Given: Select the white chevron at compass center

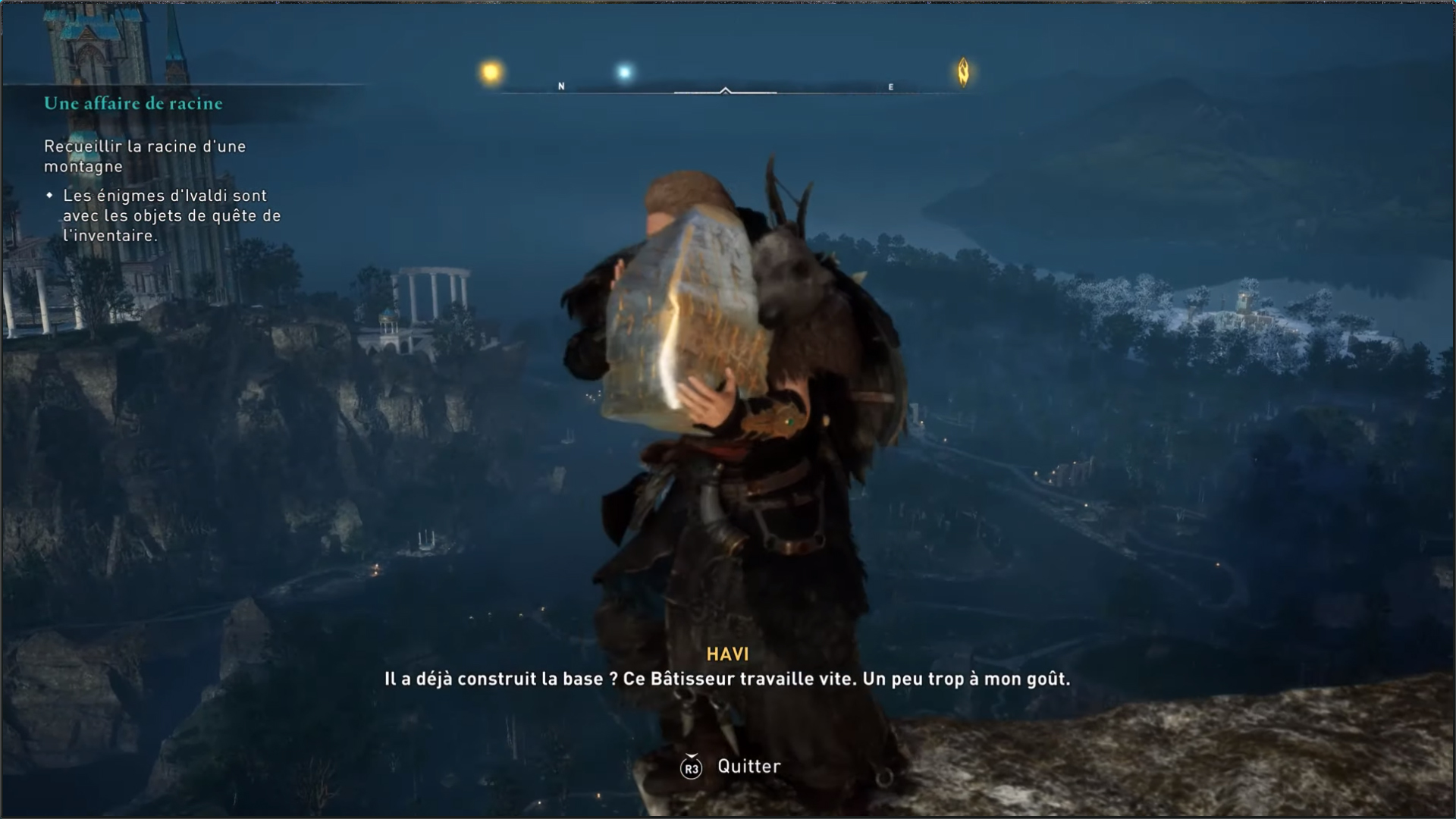Looking at the screenshot, I should [726, 89].
